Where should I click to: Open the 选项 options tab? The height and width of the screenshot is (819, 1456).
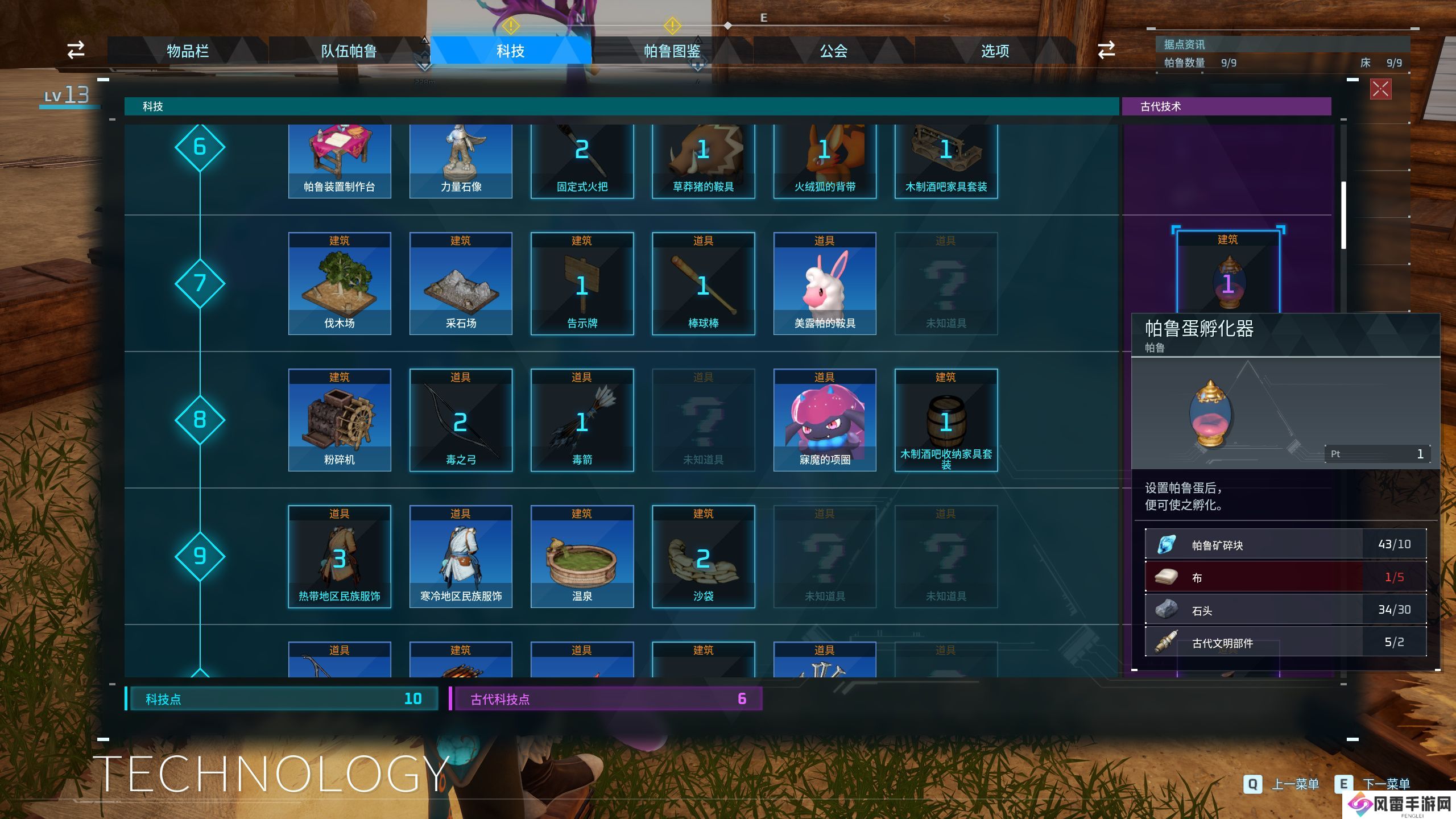coord(995,51)
